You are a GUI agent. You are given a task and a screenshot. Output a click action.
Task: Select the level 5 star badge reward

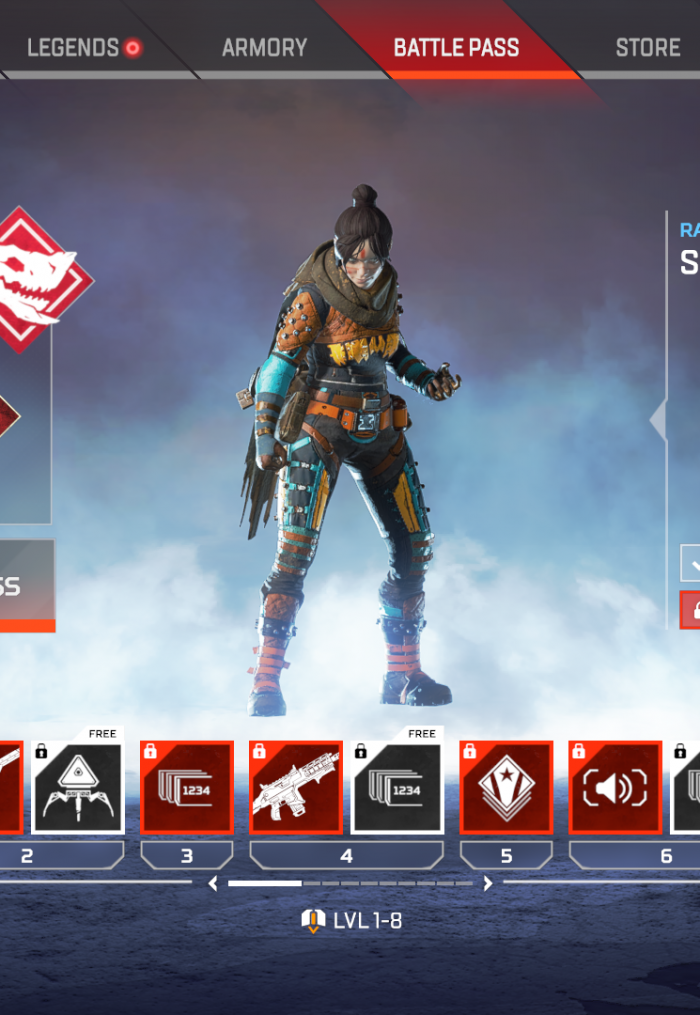(x=506, y=787)
